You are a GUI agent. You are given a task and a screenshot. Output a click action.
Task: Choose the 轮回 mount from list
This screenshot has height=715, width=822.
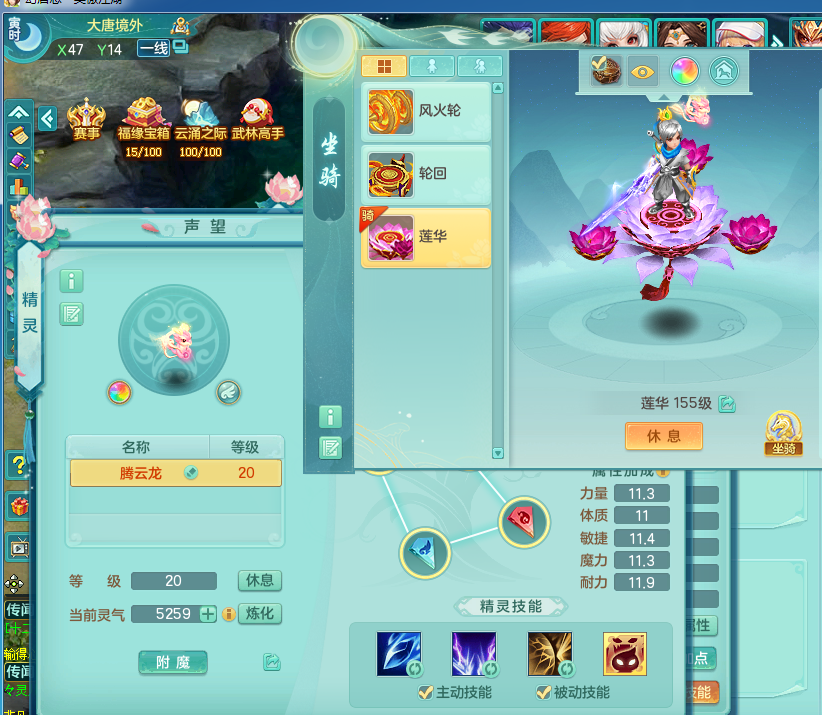click(426, 174)
